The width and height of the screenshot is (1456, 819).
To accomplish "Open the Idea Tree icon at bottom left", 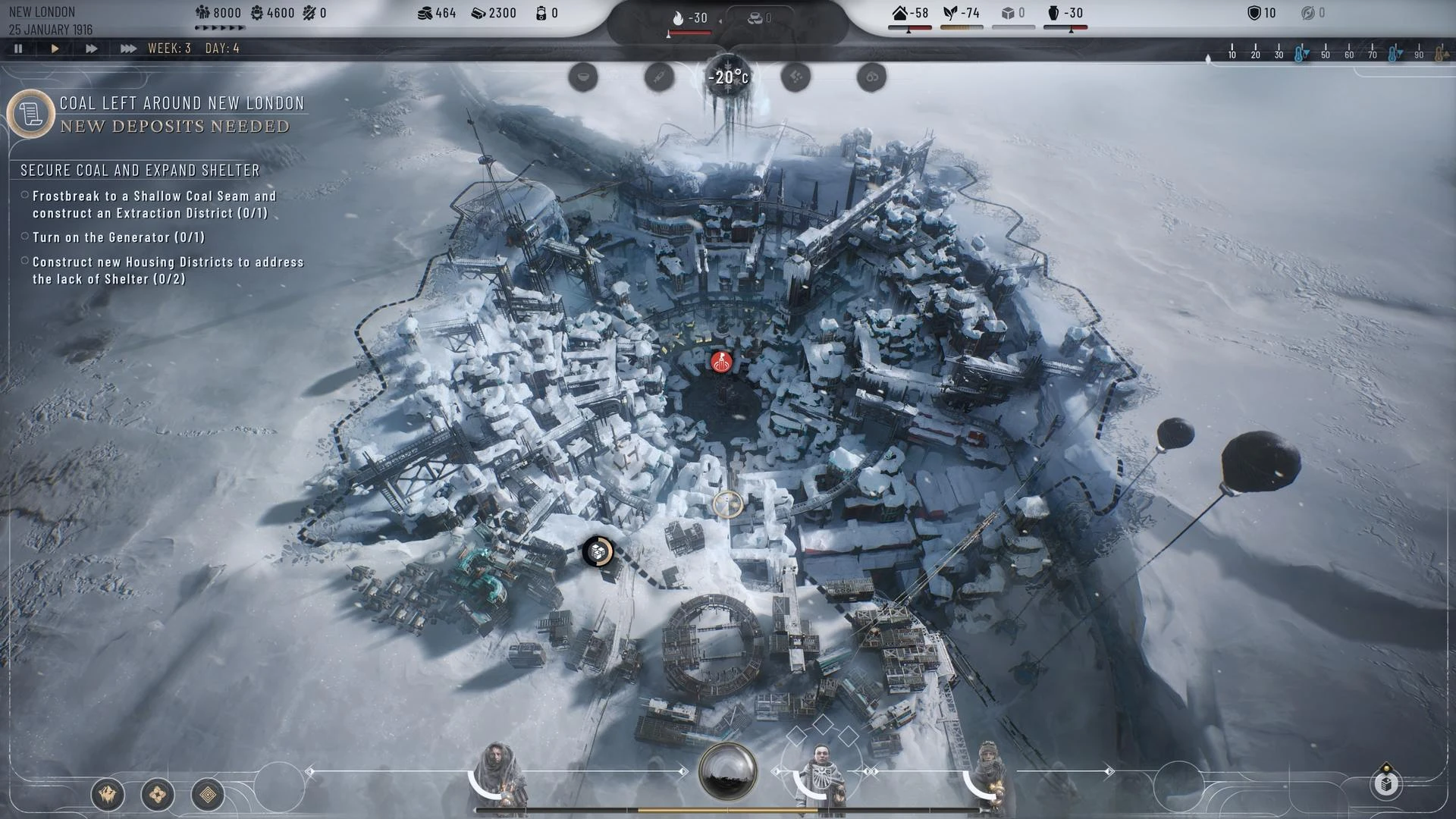I will point(206,795).
